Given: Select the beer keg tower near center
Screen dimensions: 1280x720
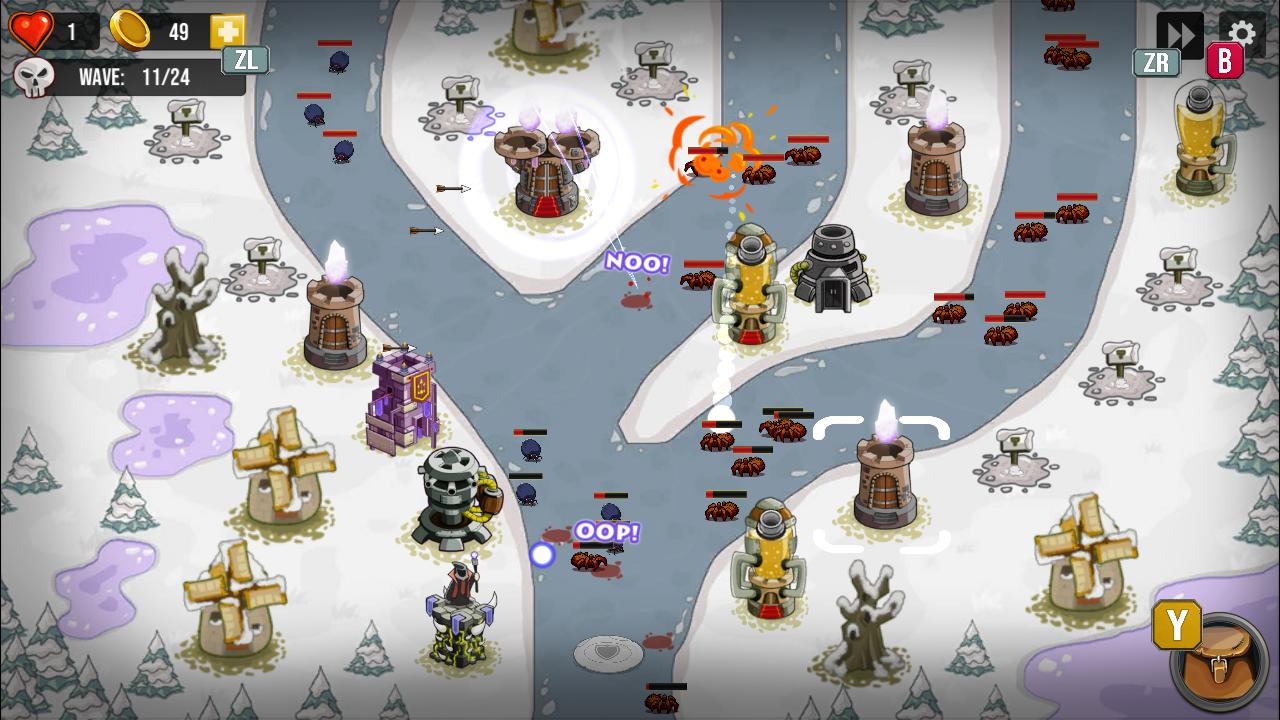Looking at the screenshot, I should pyautogui.click(x=751, y=285).
